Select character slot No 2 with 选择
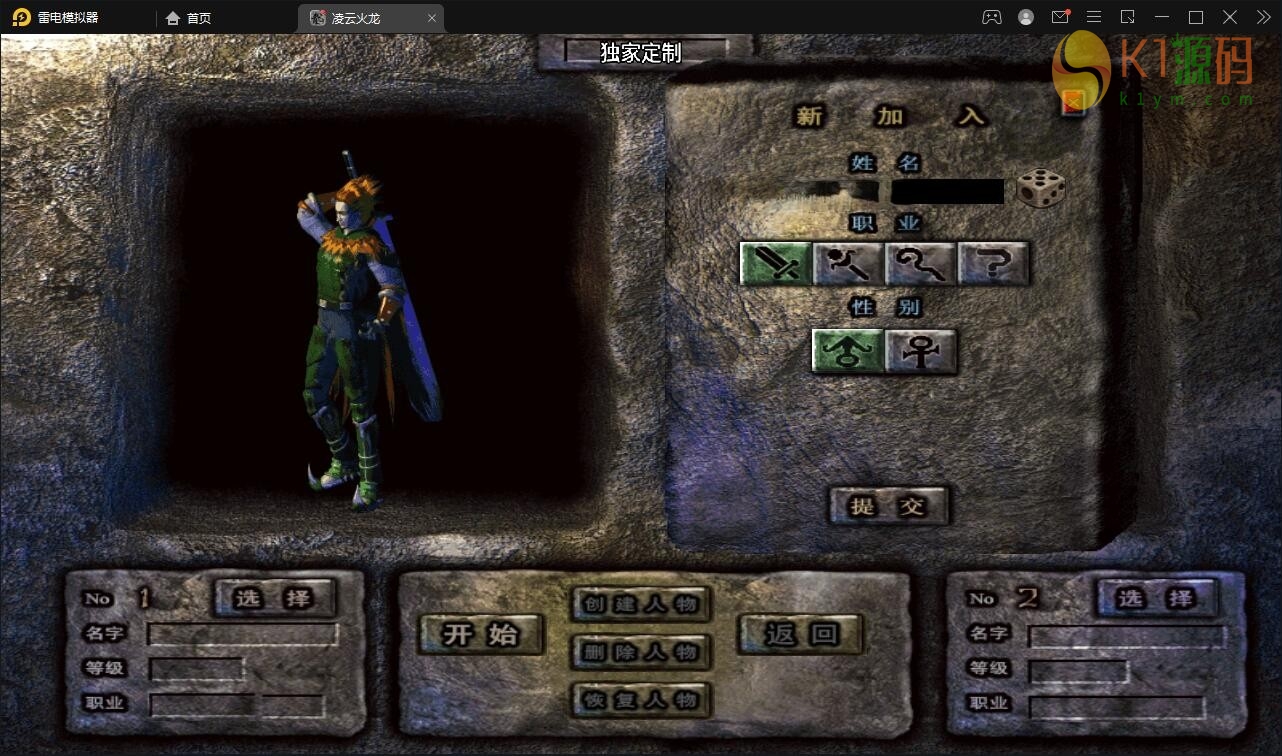 1157,598
